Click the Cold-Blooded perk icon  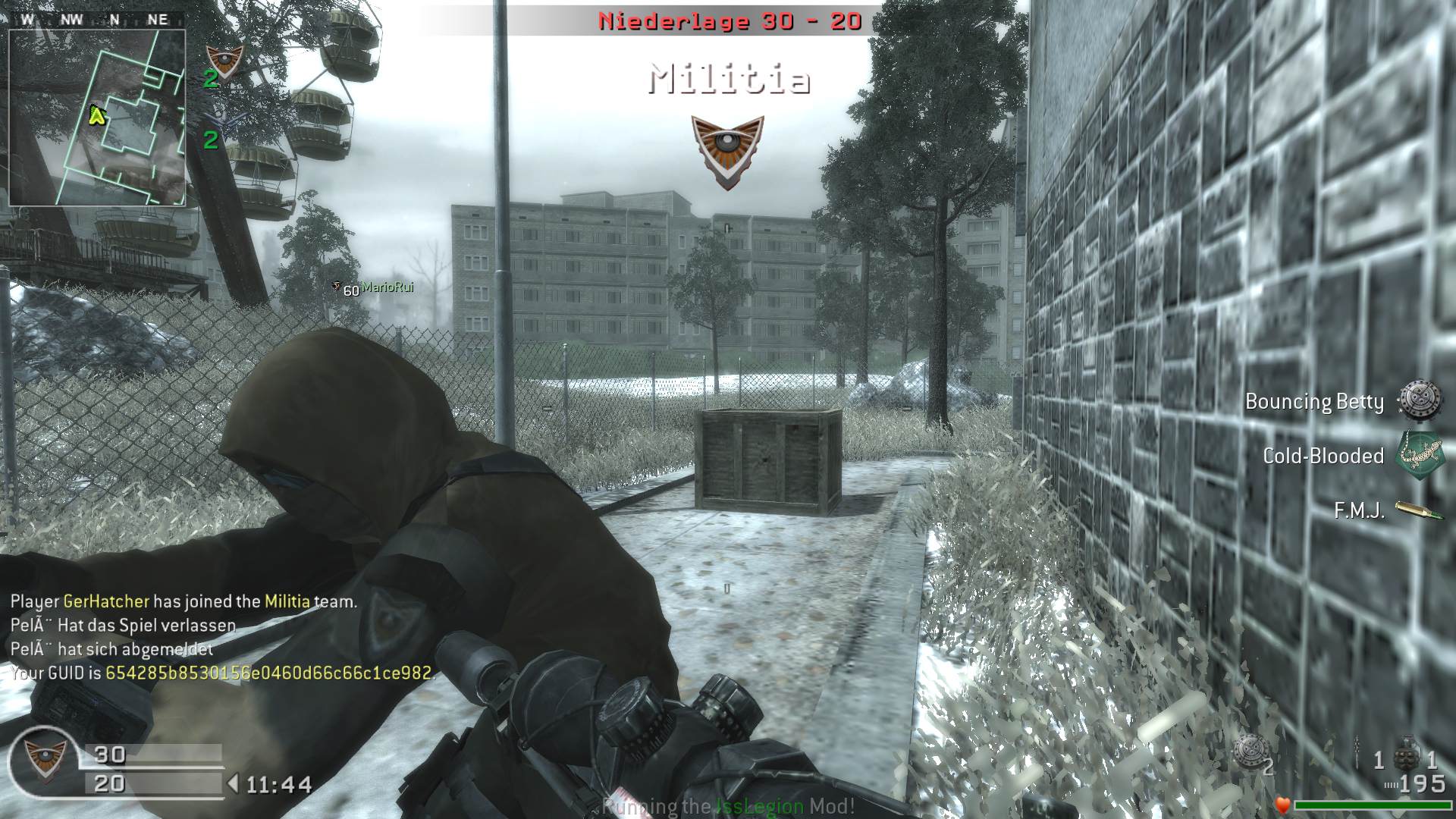click(x=1420, y=455)
